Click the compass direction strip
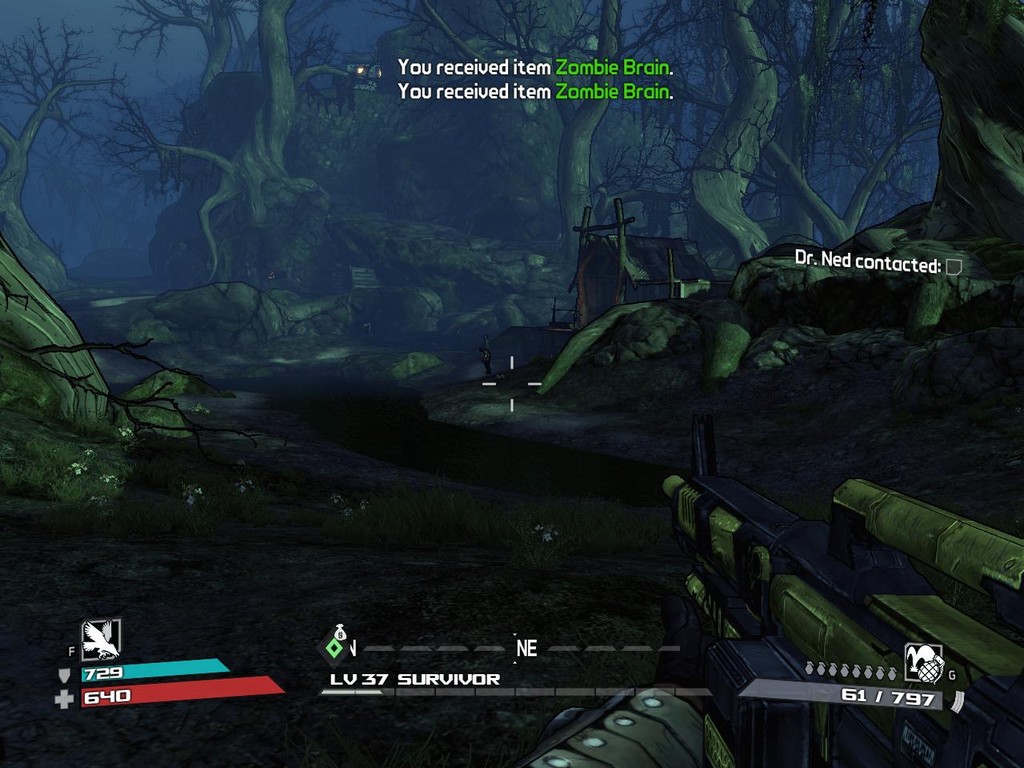The image size is (1024, 768). 510,648
